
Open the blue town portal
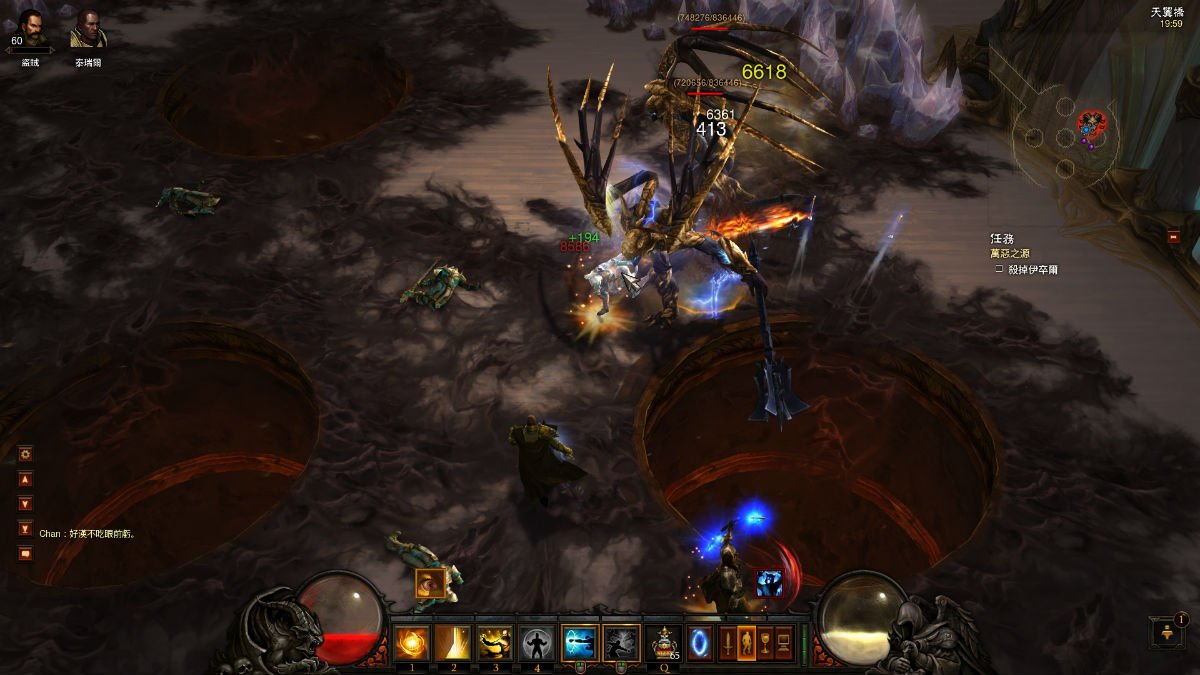700,642
